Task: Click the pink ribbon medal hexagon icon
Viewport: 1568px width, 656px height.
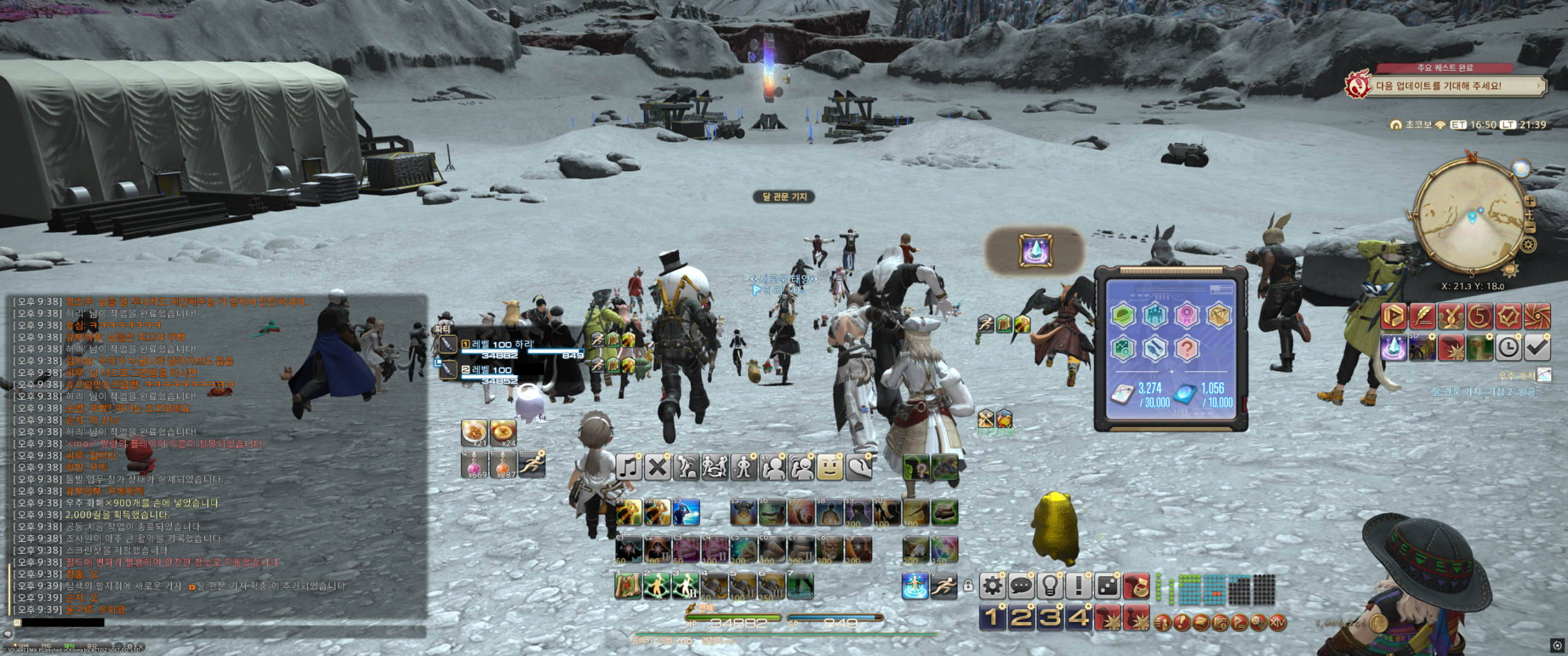Action: 1187,315
